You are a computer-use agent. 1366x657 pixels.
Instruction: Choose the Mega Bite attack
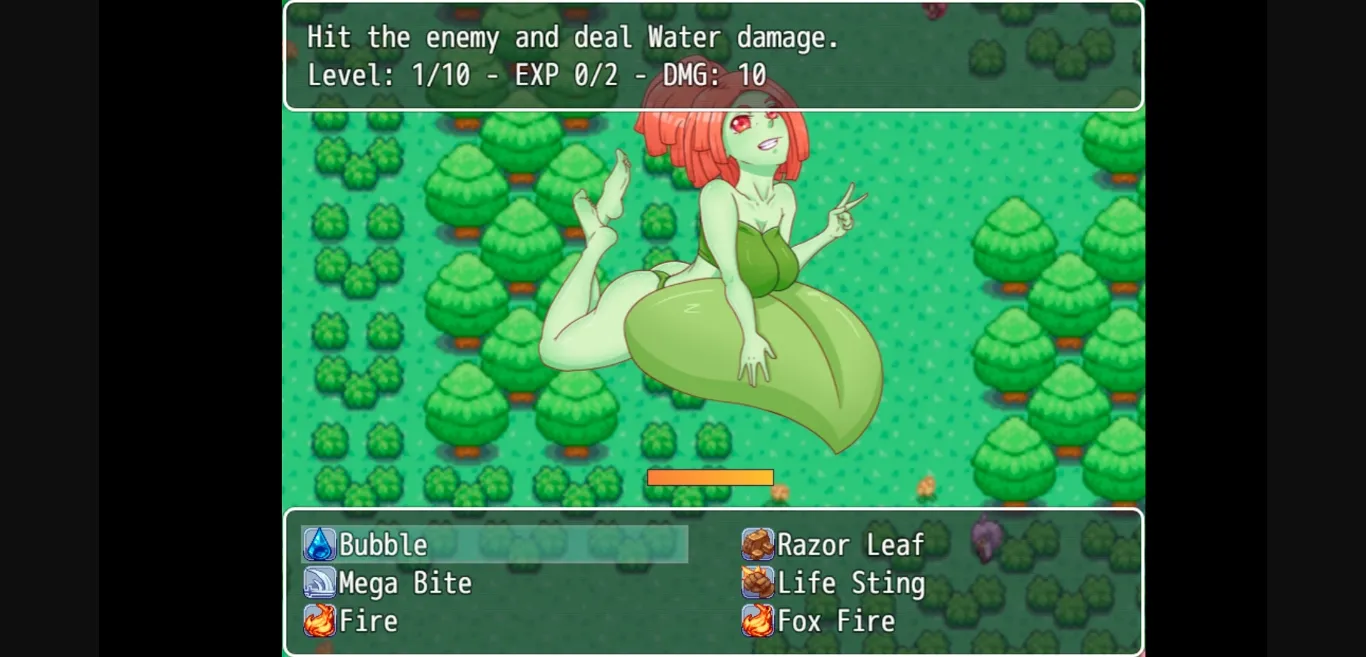tap(404, 583)
